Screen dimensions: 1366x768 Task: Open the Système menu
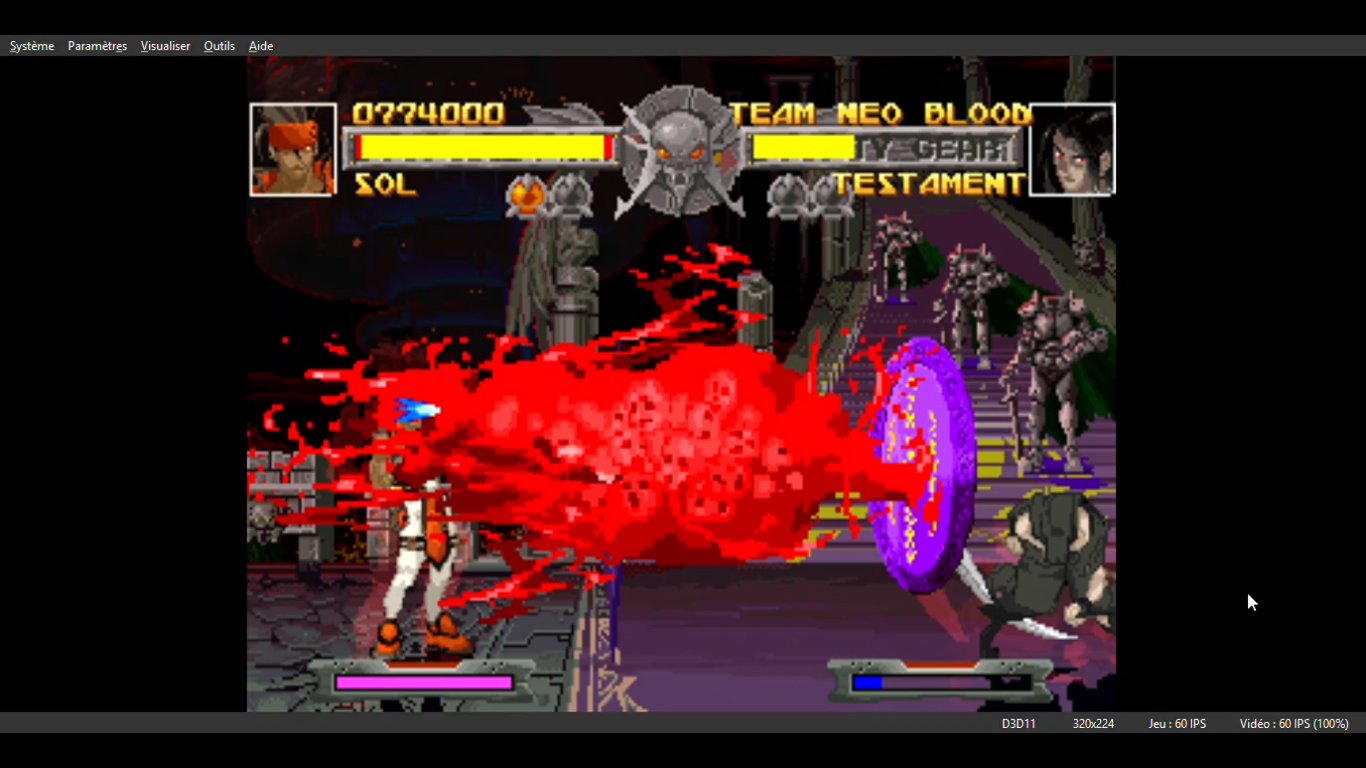pos(32,46)
